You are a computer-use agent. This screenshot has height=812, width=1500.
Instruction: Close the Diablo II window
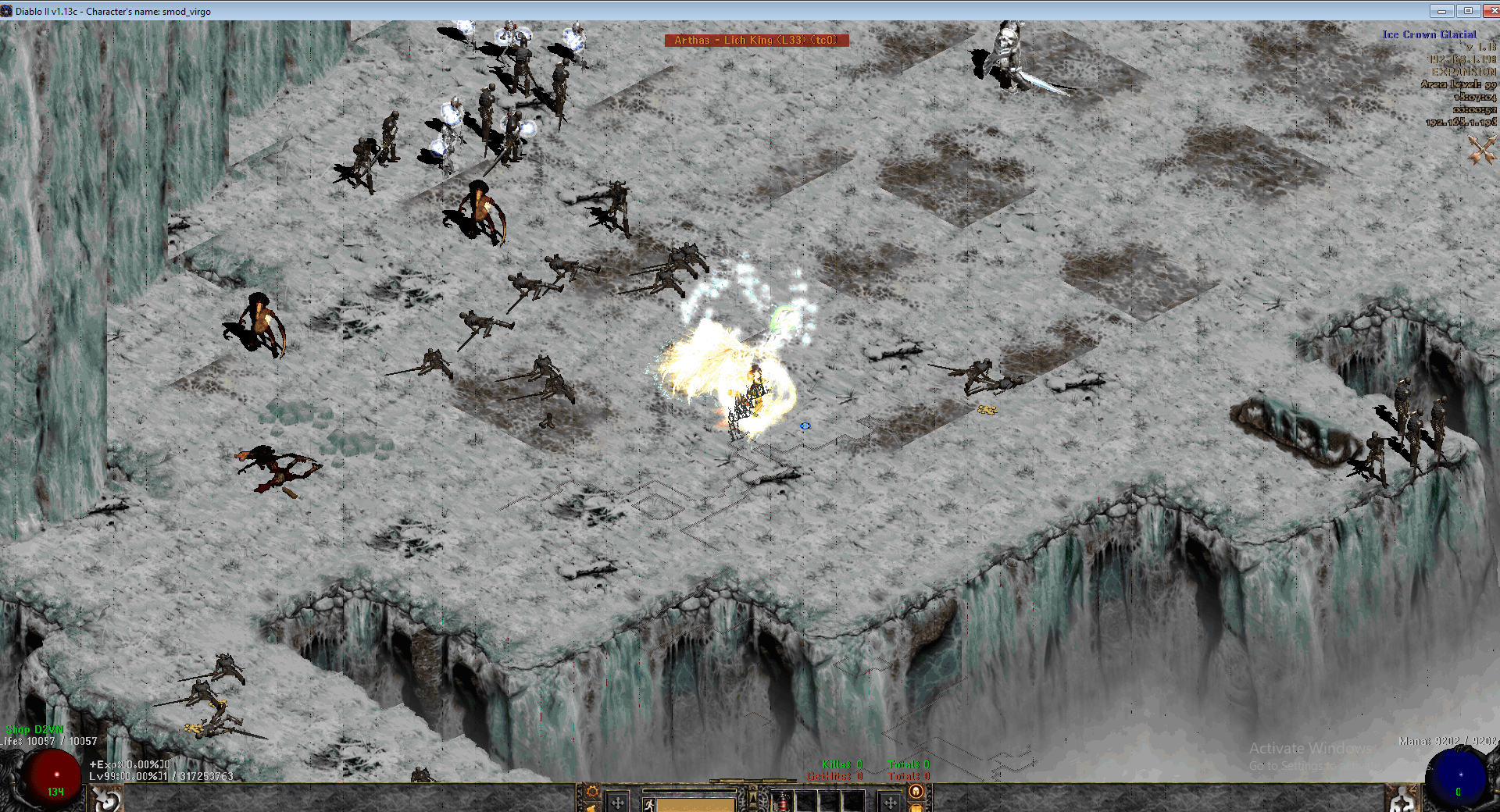(x=1490, y=11)
